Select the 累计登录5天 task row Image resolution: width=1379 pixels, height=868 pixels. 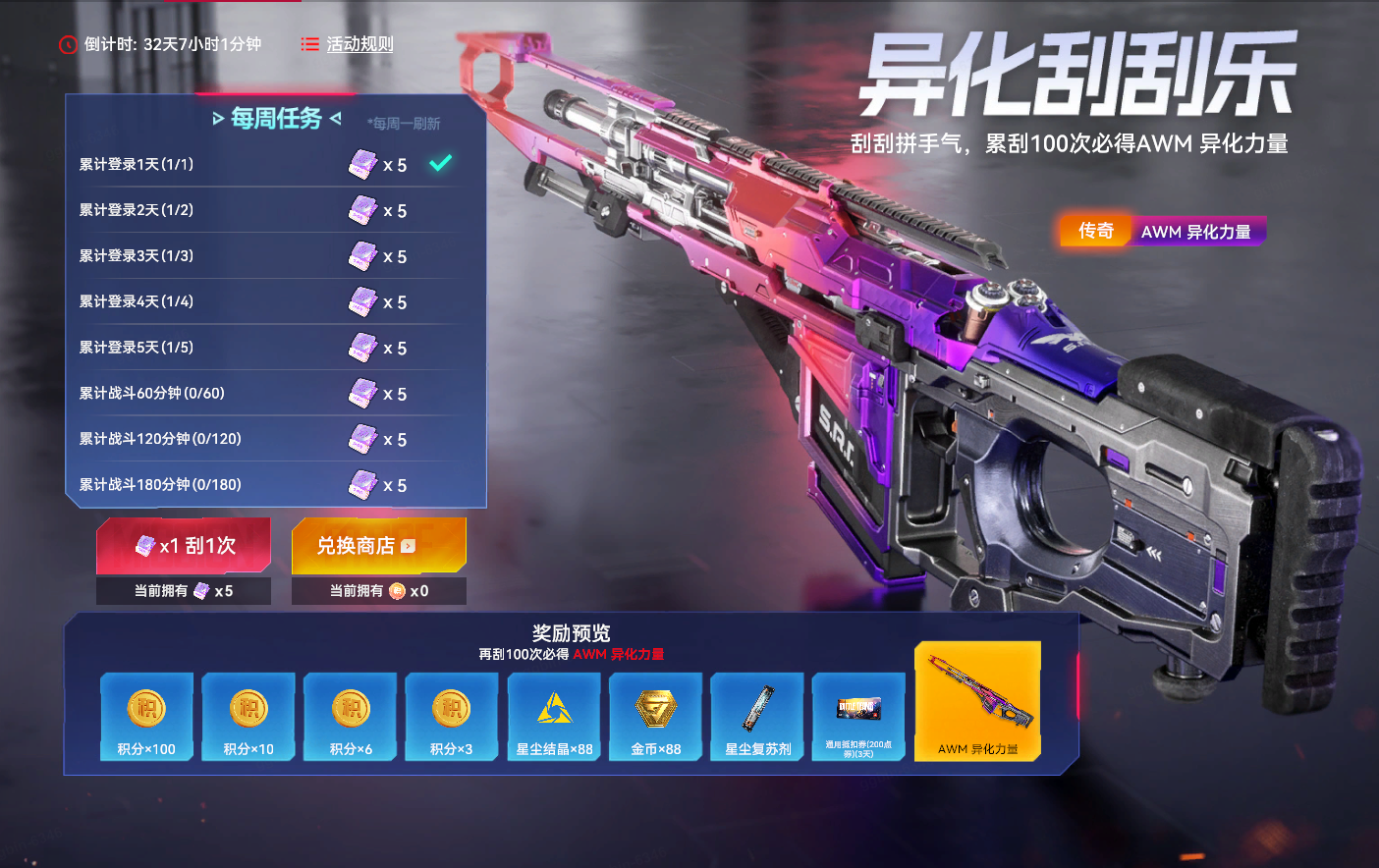(265, 348)
